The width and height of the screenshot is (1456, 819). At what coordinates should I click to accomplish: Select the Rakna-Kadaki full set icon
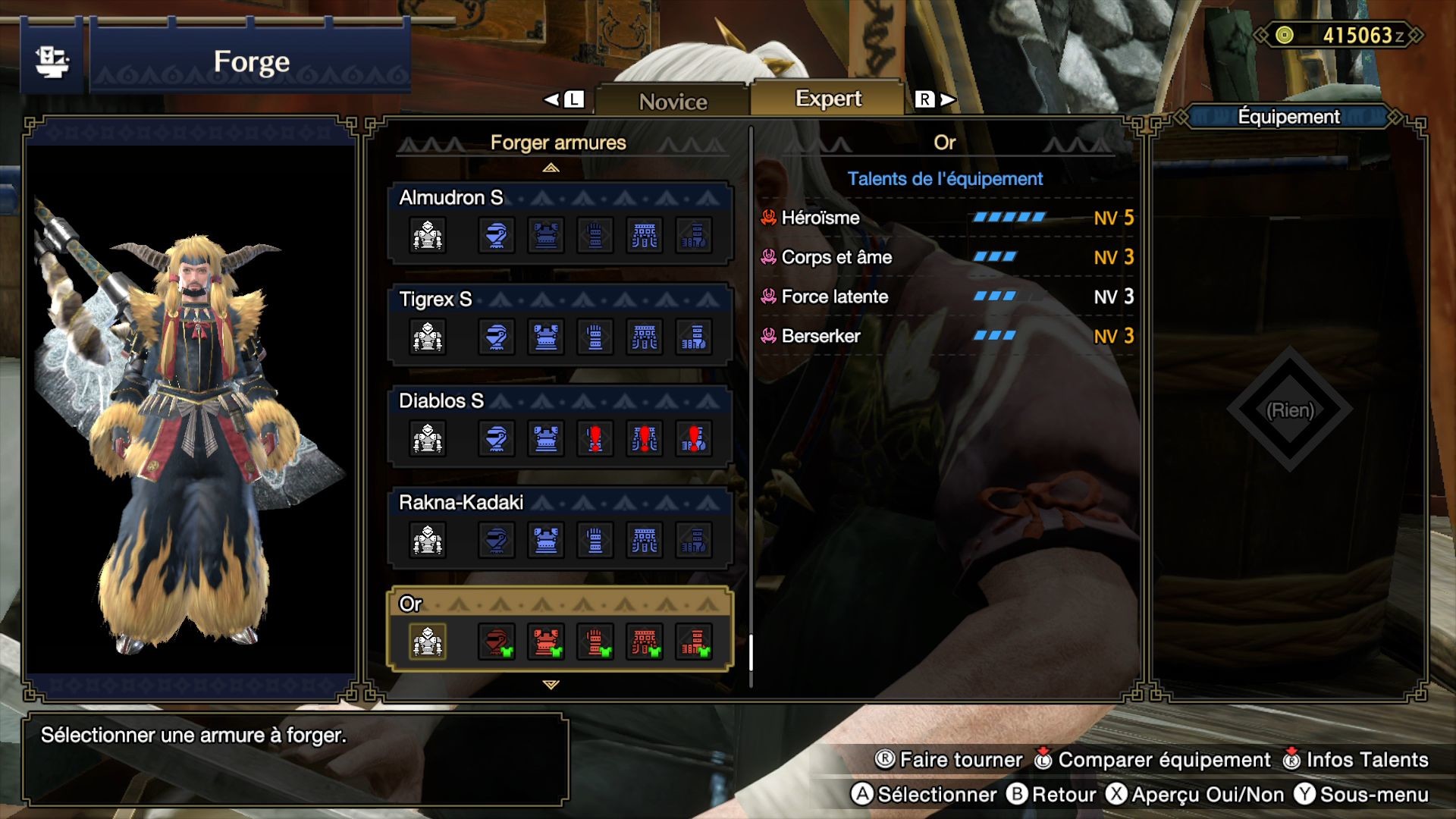click(x=428, y=540)
